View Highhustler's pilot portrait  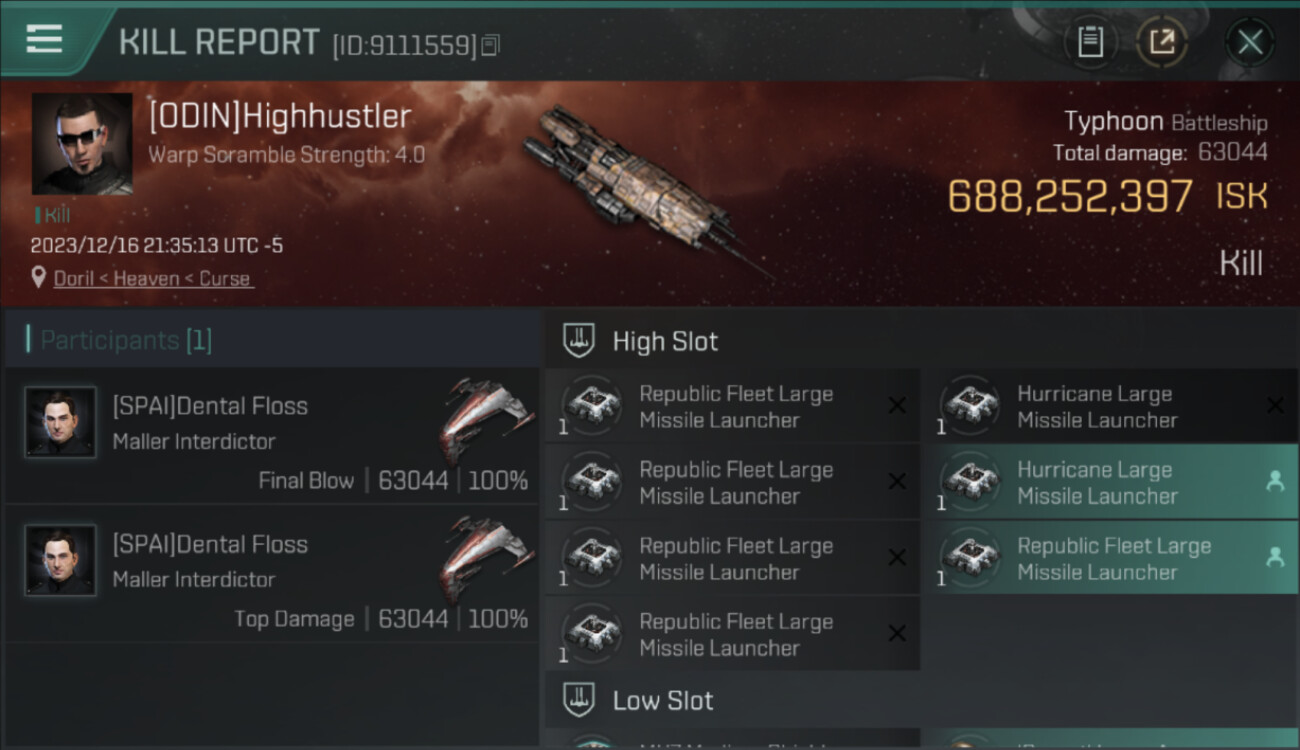(x=82, y=144)
